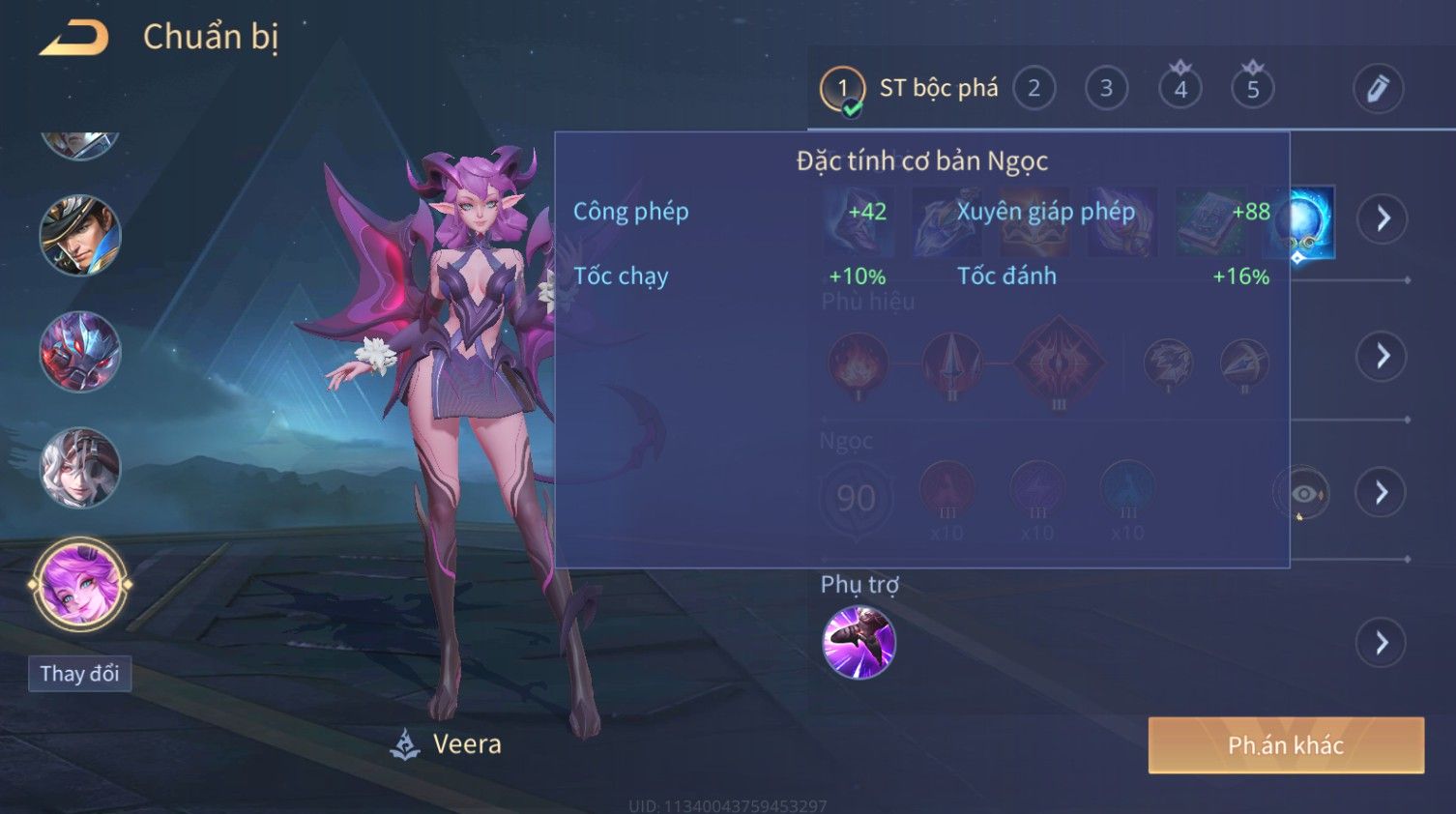Switch to loadout preset 3

1106,89
